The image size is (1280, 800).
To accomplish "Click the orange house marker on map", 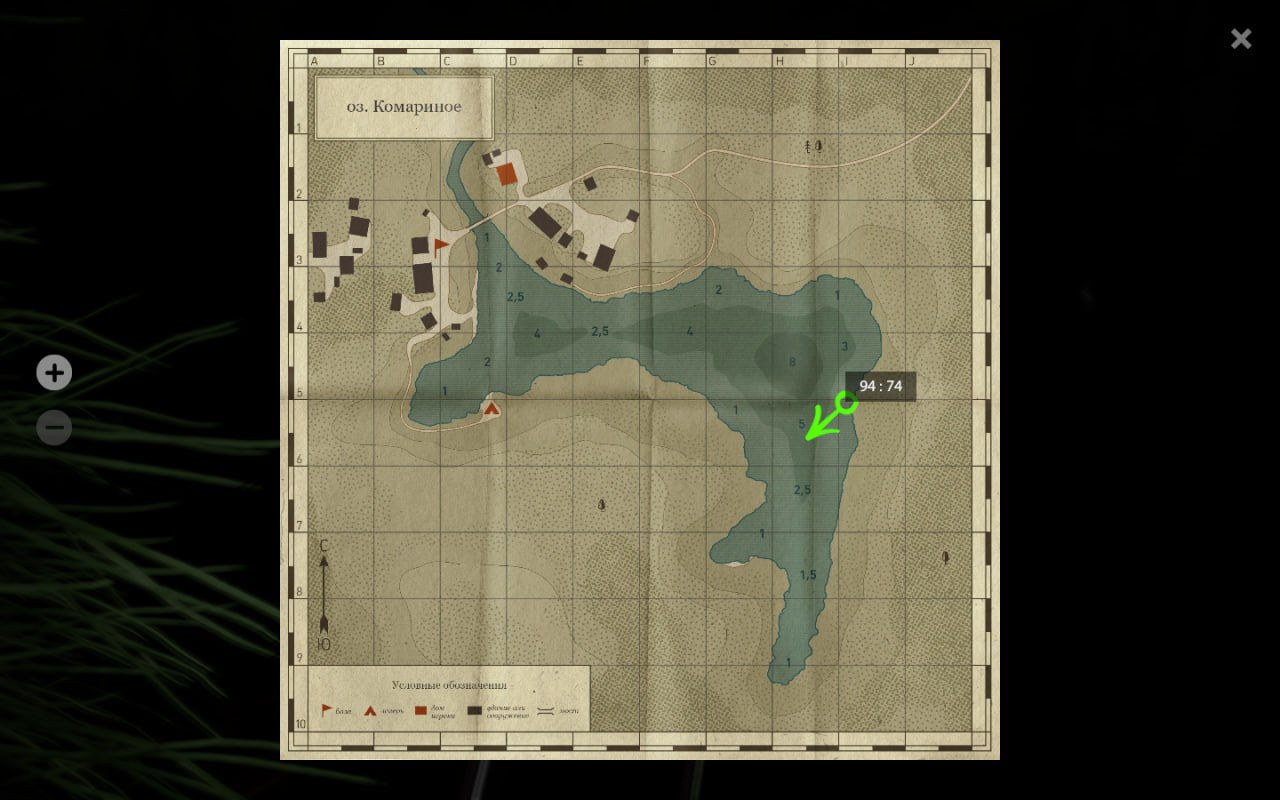I will coord(507,174).
